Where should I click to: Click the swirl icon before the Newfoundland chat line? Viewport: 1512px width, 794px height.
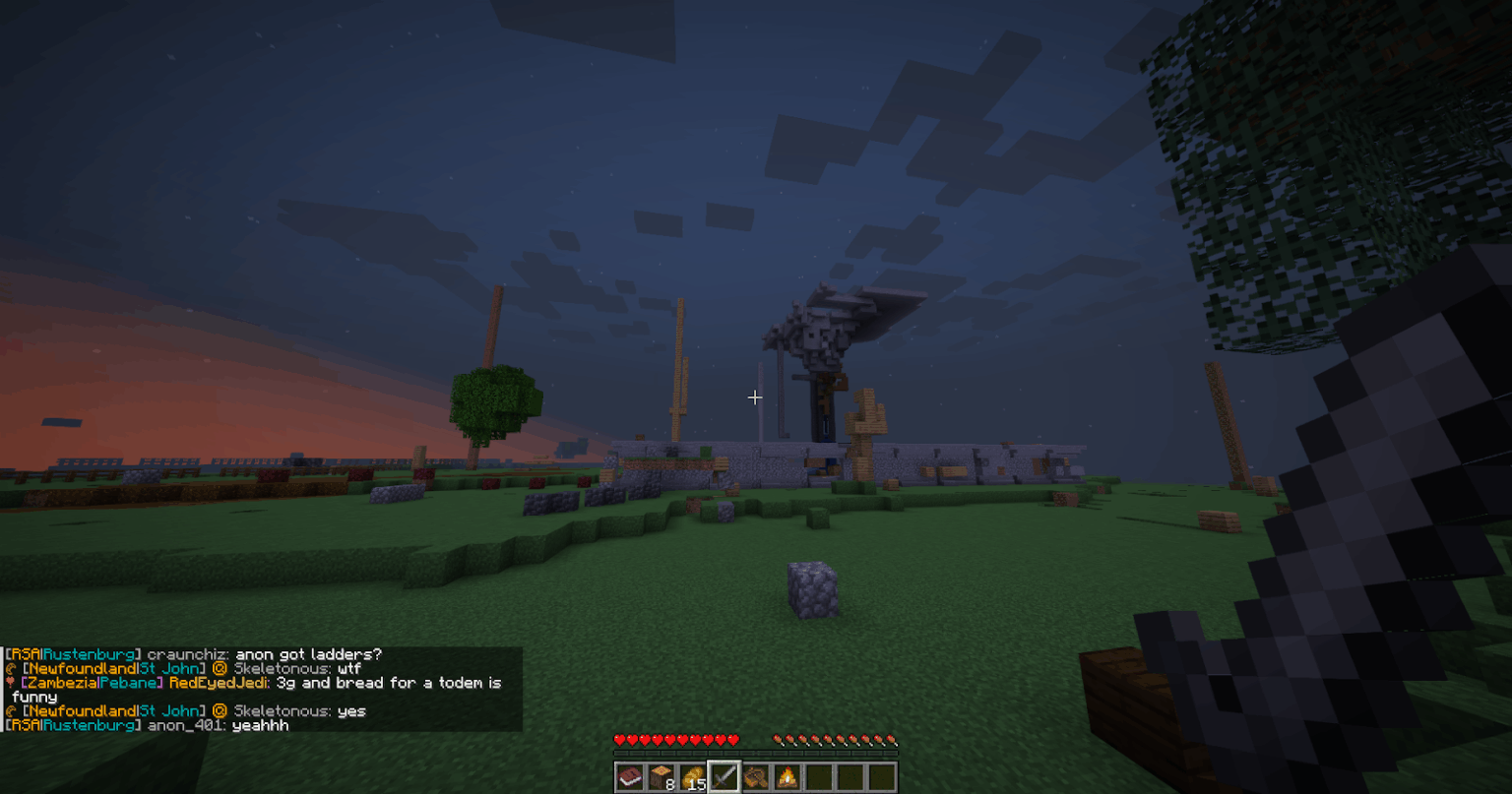(12, 668)
